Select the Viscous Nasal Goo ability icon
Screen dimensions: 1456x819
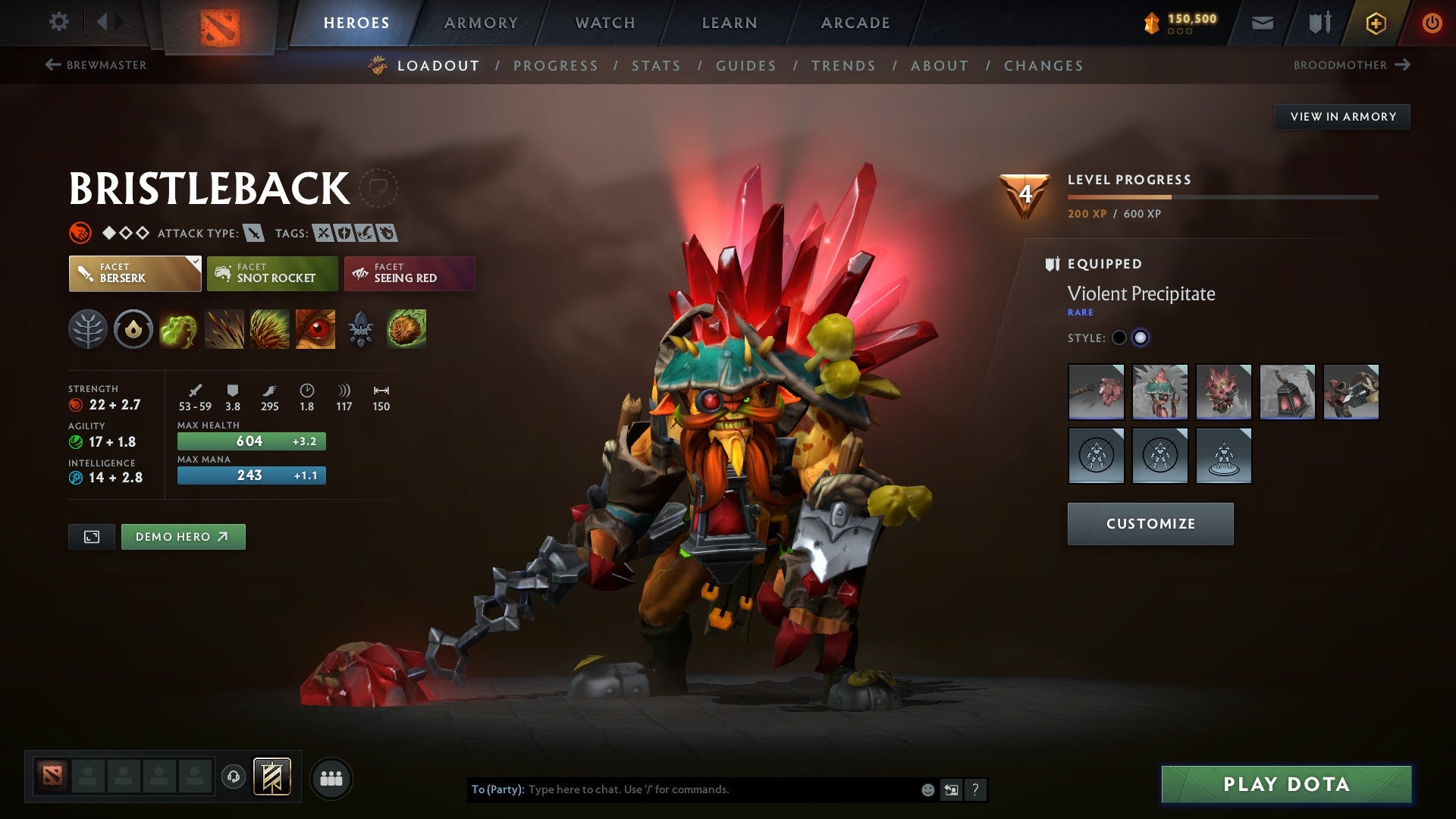pyautogui.click(x=178, y=329)
